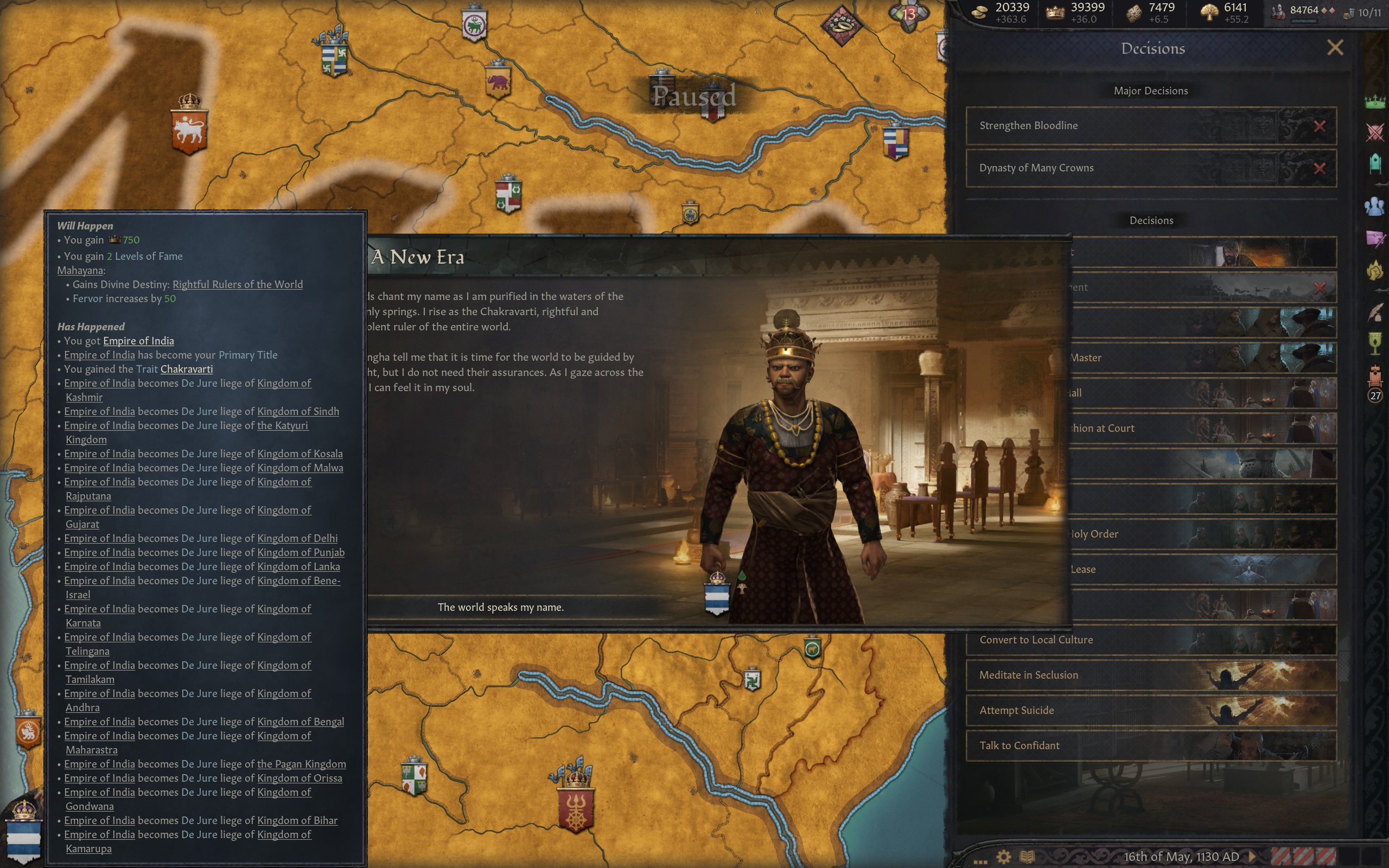1389x868 pixels.
Task: Open the quill and inkwell icon
Action: [1375, 312]
